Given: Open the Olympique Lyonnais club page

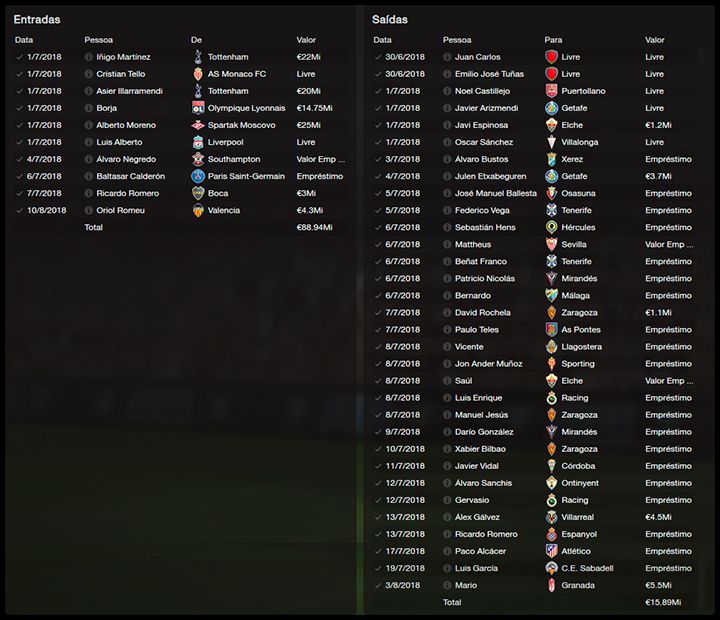Looking at the screenshot, I should [244, 108].
